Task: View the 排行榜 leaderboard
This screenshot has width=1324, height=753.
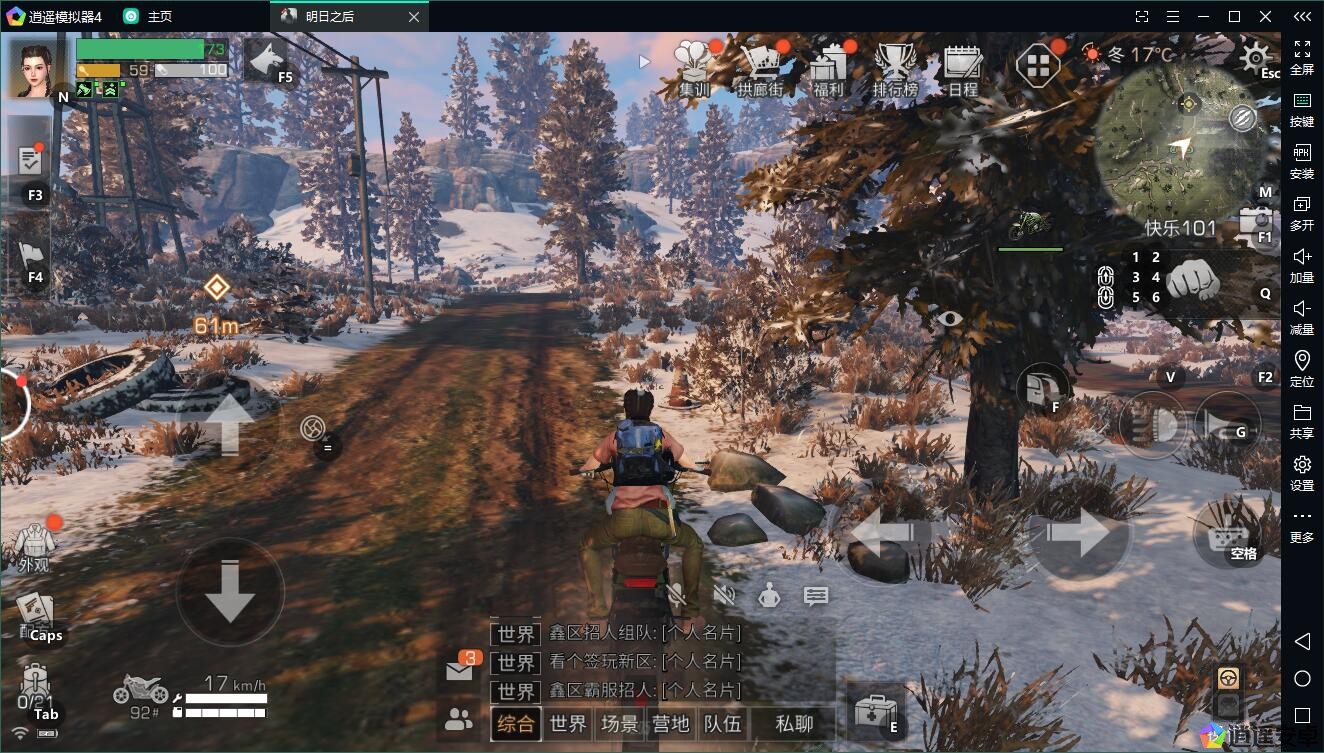Action: [895, 68]
